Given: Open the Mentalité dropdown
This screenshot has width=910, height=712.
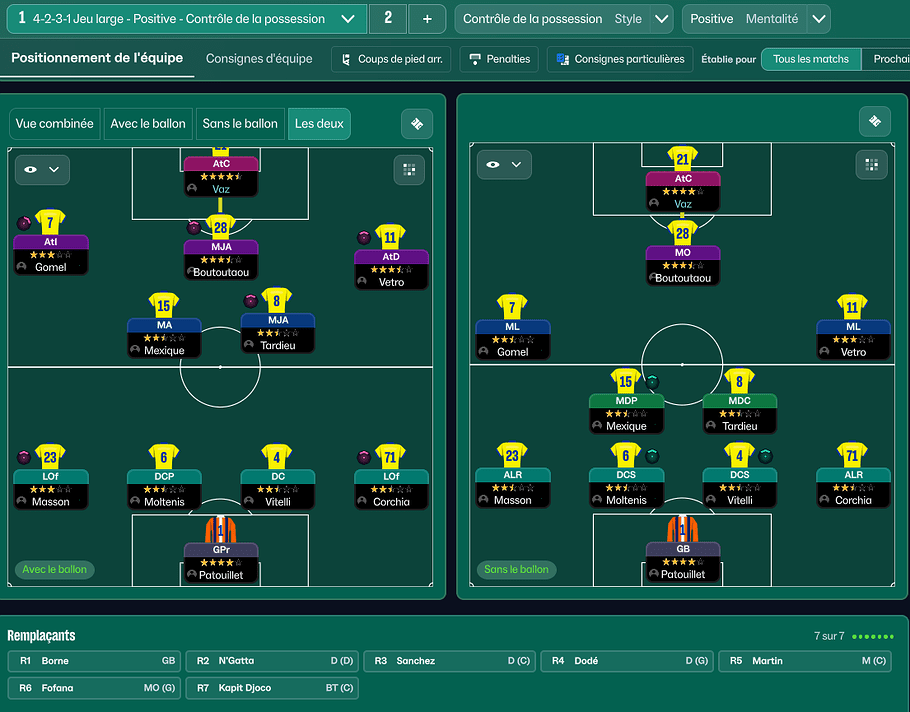Looking at the screenshot, I should [818, 19].
